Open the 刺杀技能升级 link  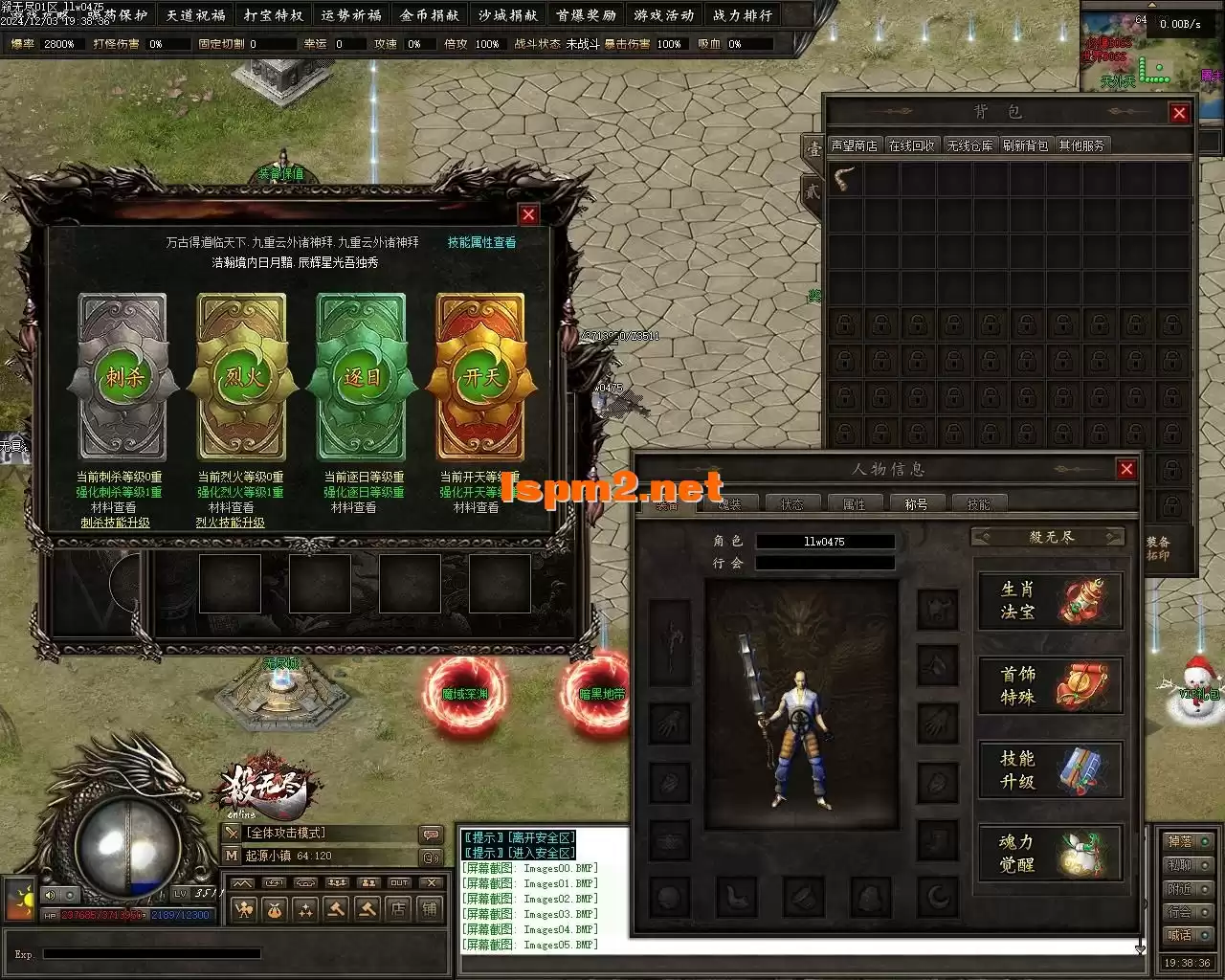pyautogui.click(x=115, y=523)
